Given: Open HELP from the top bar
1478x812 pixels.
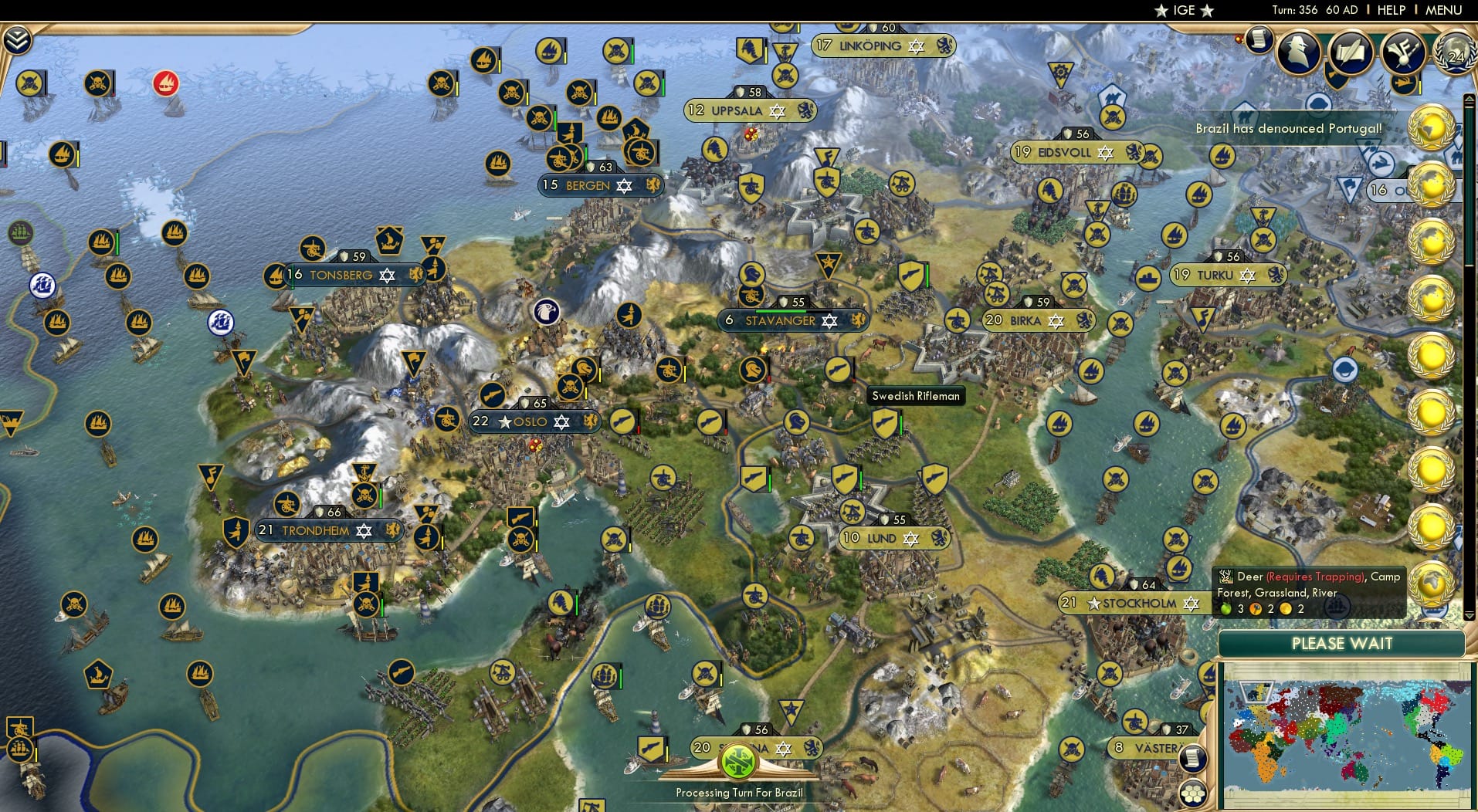Looking at the screenshot, I should (x=1391, y=10).
